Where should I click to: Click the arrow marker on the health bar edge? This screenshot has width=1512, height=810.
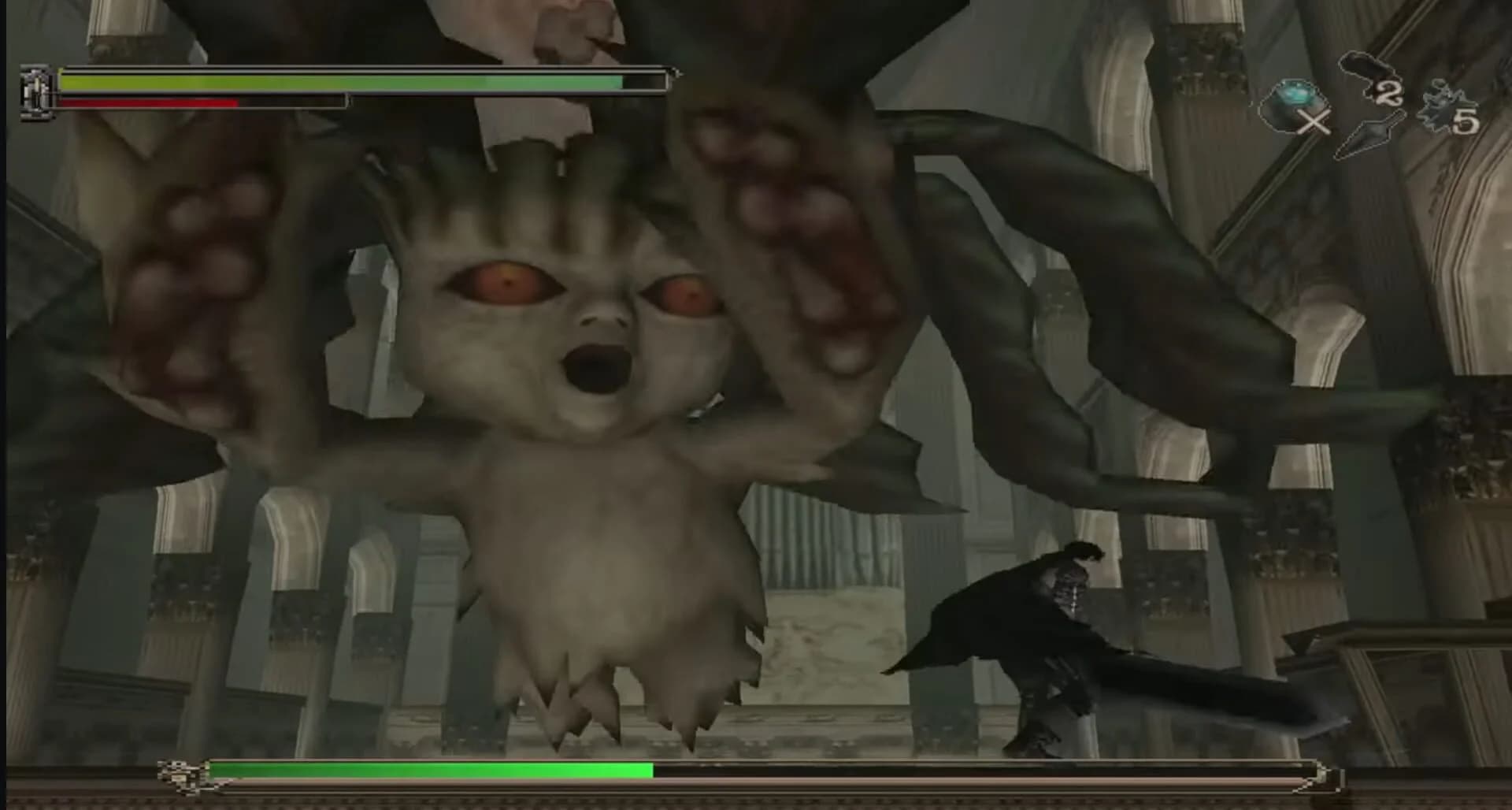(x=677, y=75)
